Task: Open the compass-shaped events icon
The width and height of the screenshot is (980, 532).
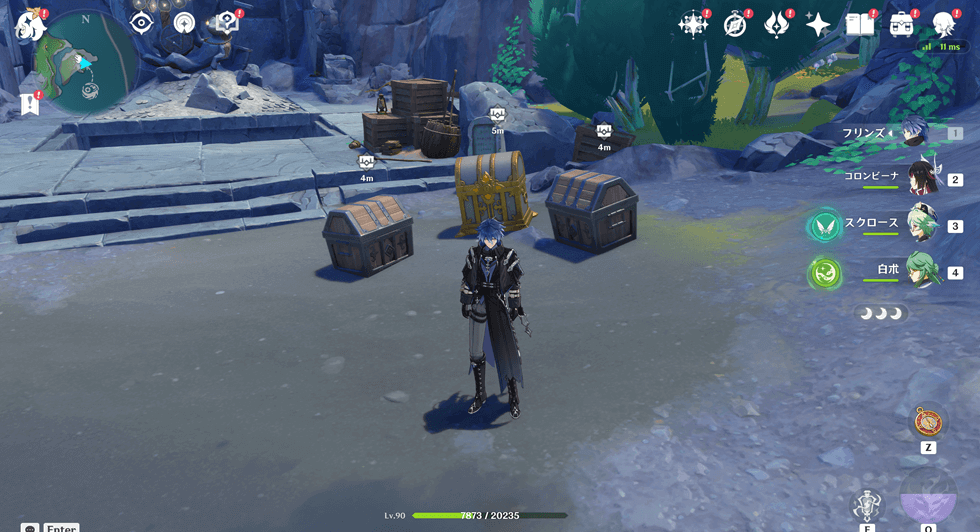Action: [735, 25]
